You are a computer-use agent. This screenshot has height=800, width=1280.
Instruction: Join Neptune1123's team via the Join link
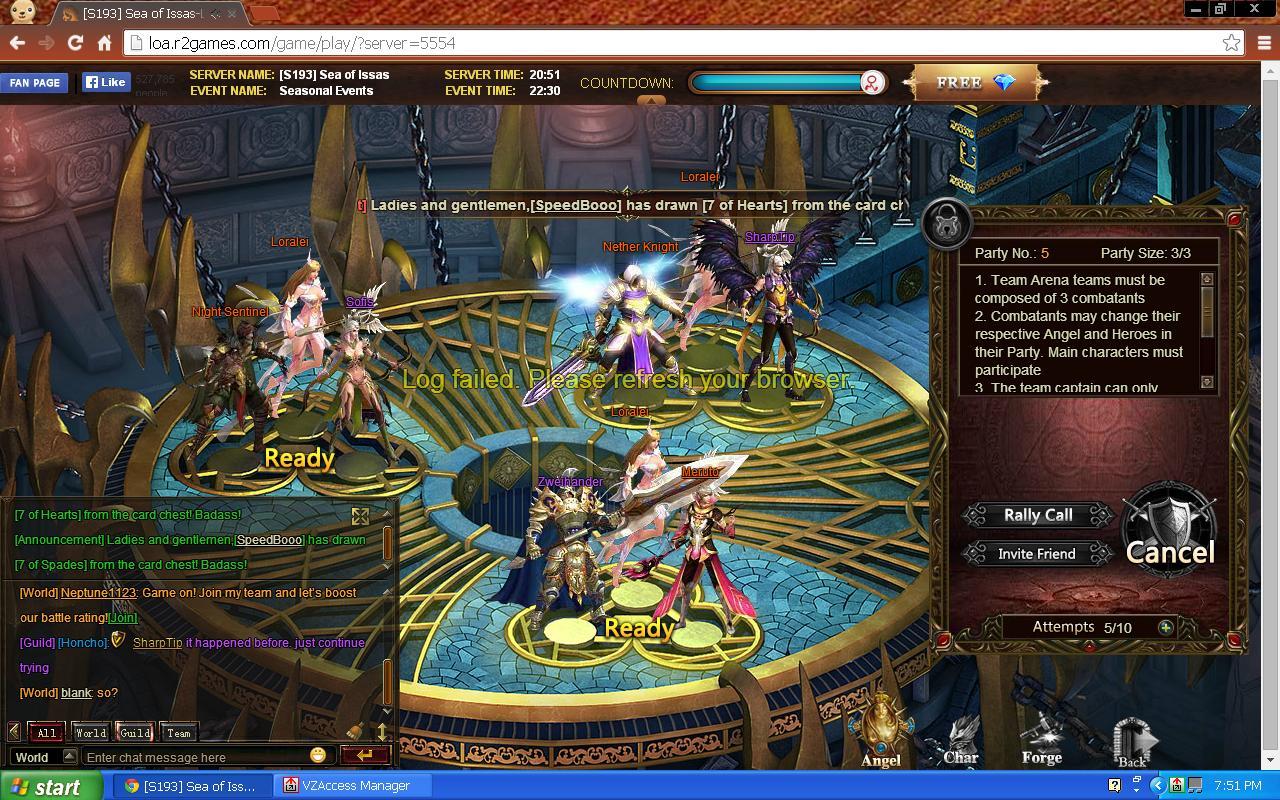coord(123,618)
